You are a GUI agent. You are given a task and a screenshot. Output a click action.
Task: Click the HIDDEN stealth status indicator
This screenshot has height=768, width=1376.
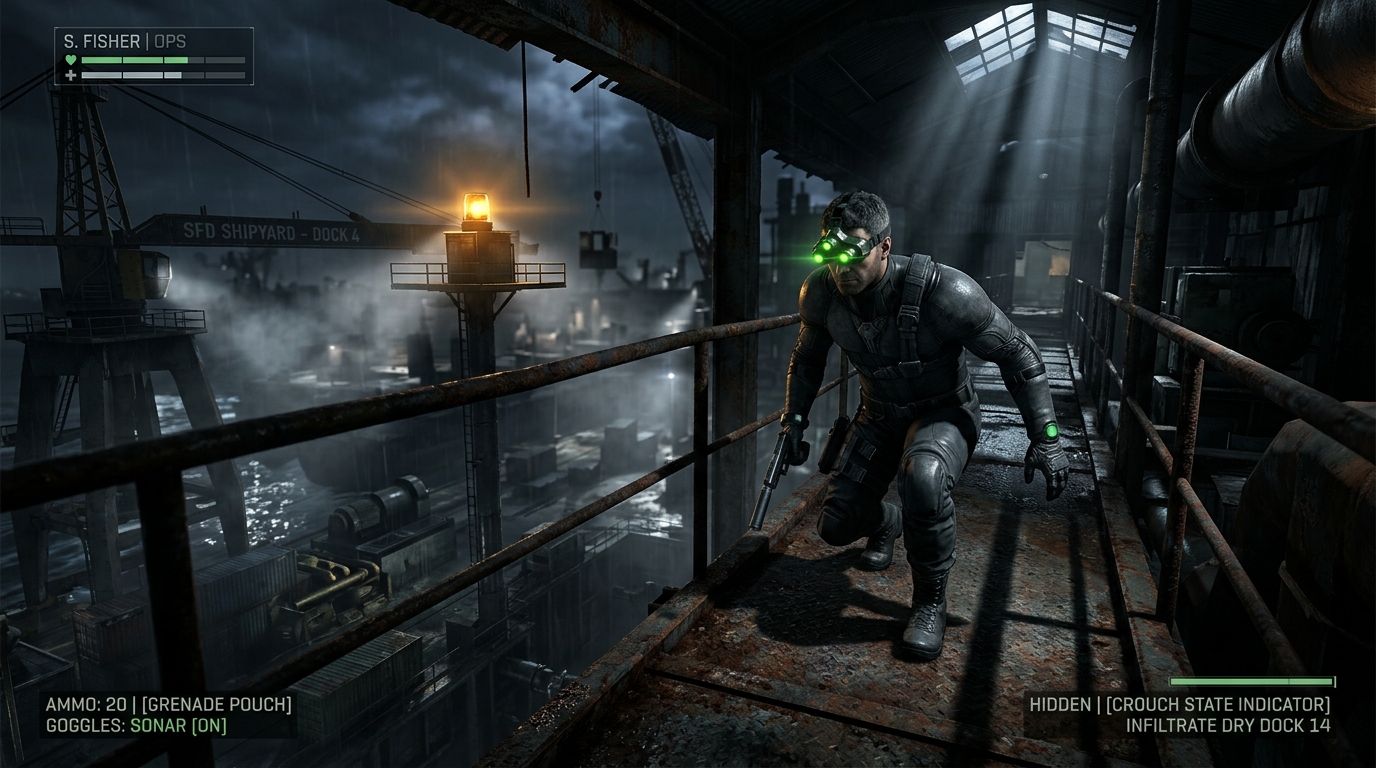1060,704
